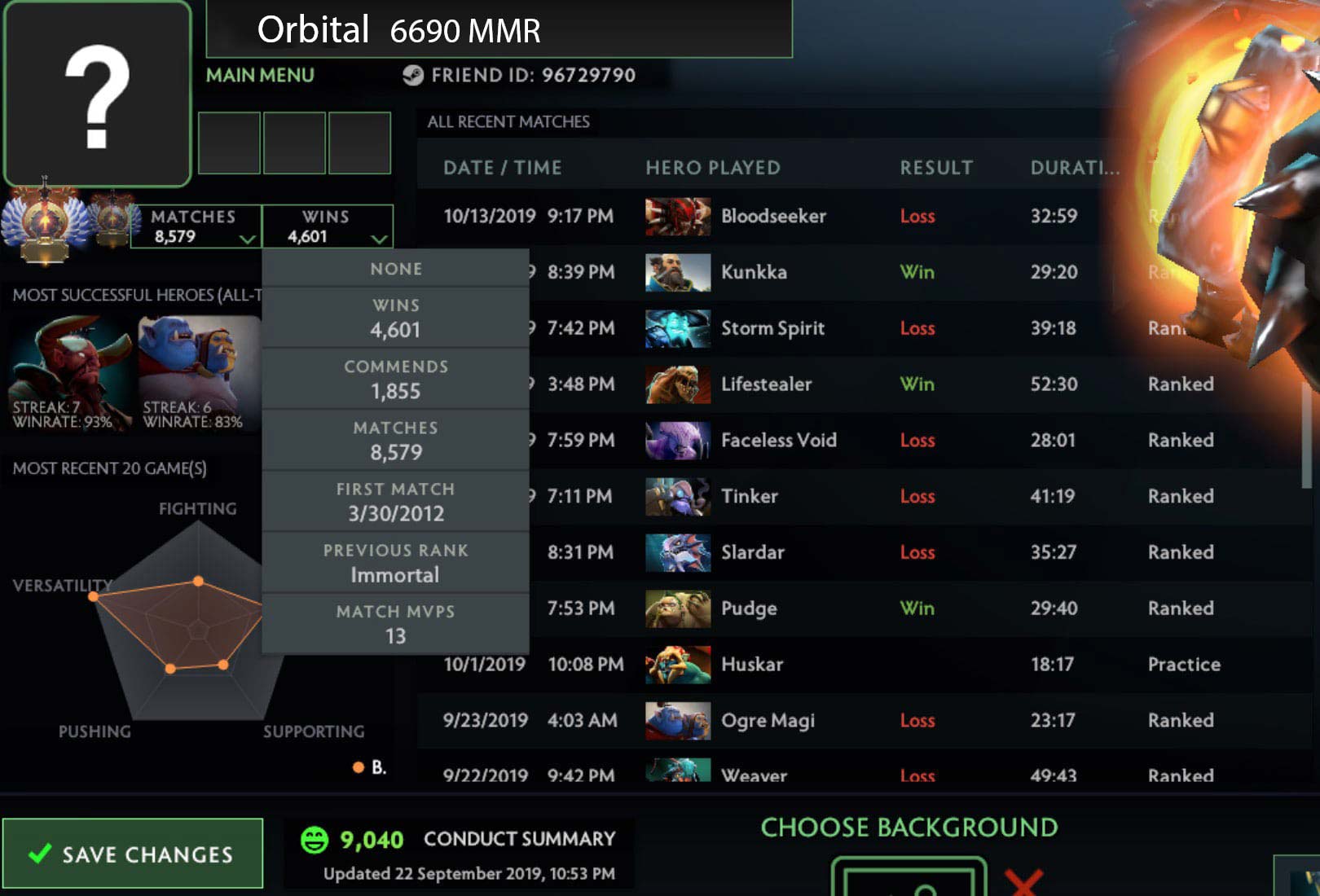Remove background with the red X
1320x896 pixels.
coord(1023,882)
